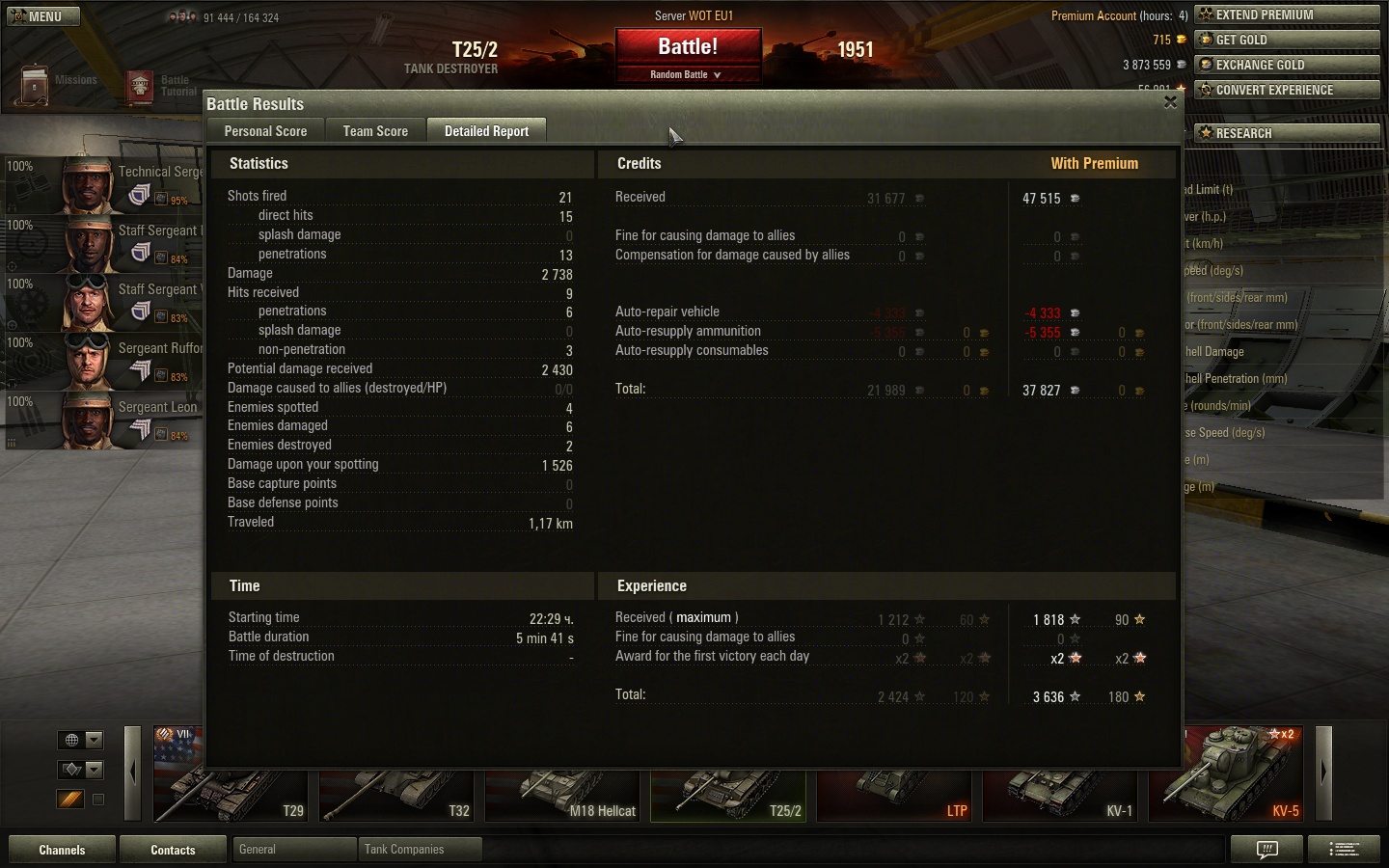The height and width of the screenshot is (868, 1389).
Task: Close the Battle Results window
Action: coord(1170,102)
